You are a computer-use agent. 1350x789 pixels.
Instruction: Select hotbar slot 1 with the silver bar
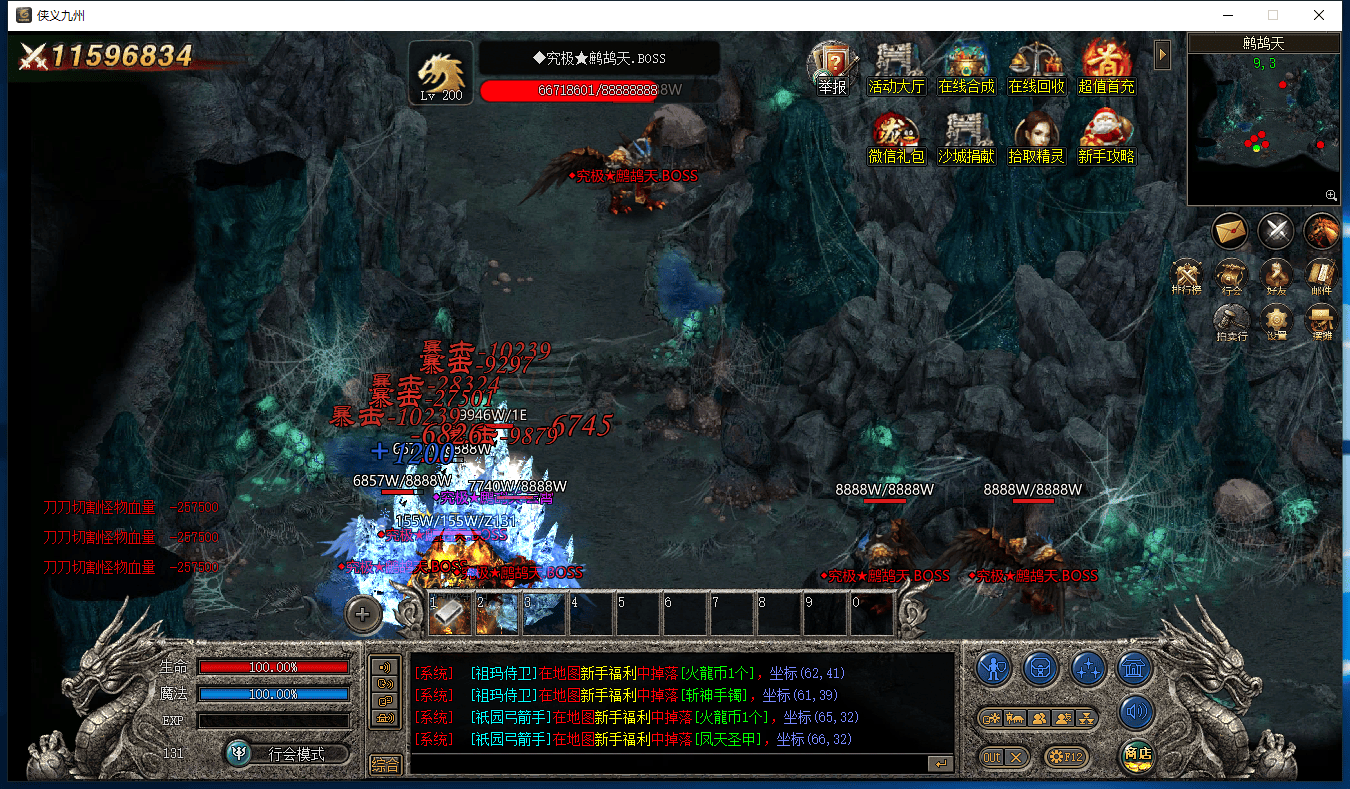[450, 614]
